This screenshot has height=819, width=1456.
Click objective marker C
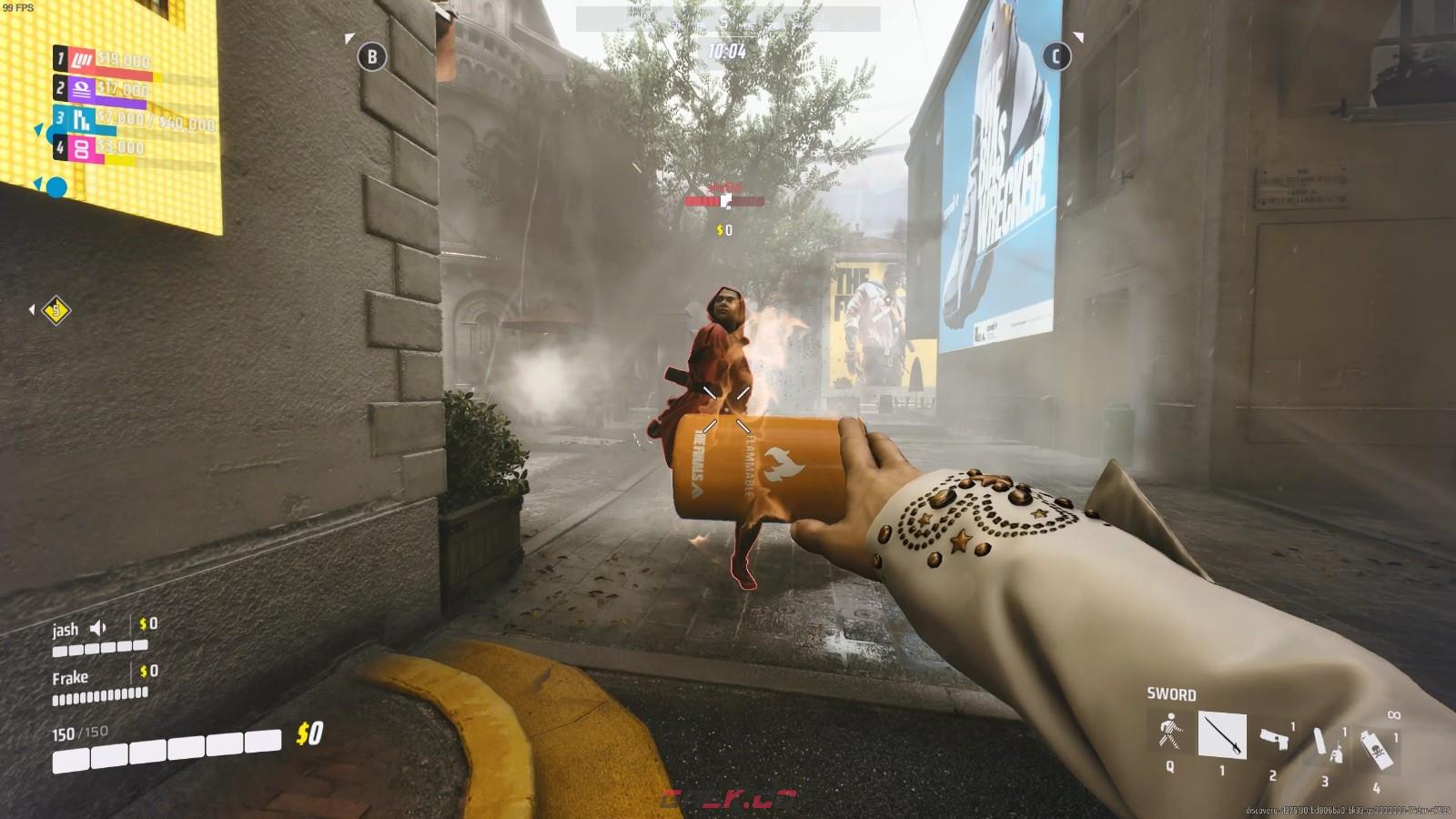(x=1056, y=56)
